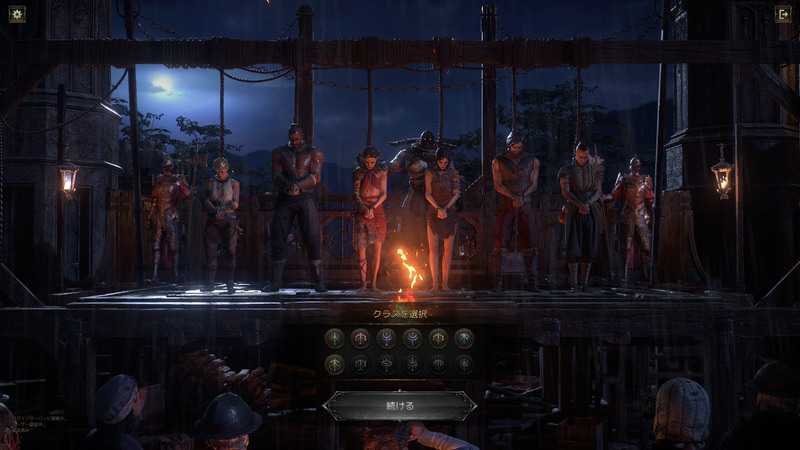Open settings via the gear icon
The width and height of the screenshot is (800, 450).
[x=16, y=15]
